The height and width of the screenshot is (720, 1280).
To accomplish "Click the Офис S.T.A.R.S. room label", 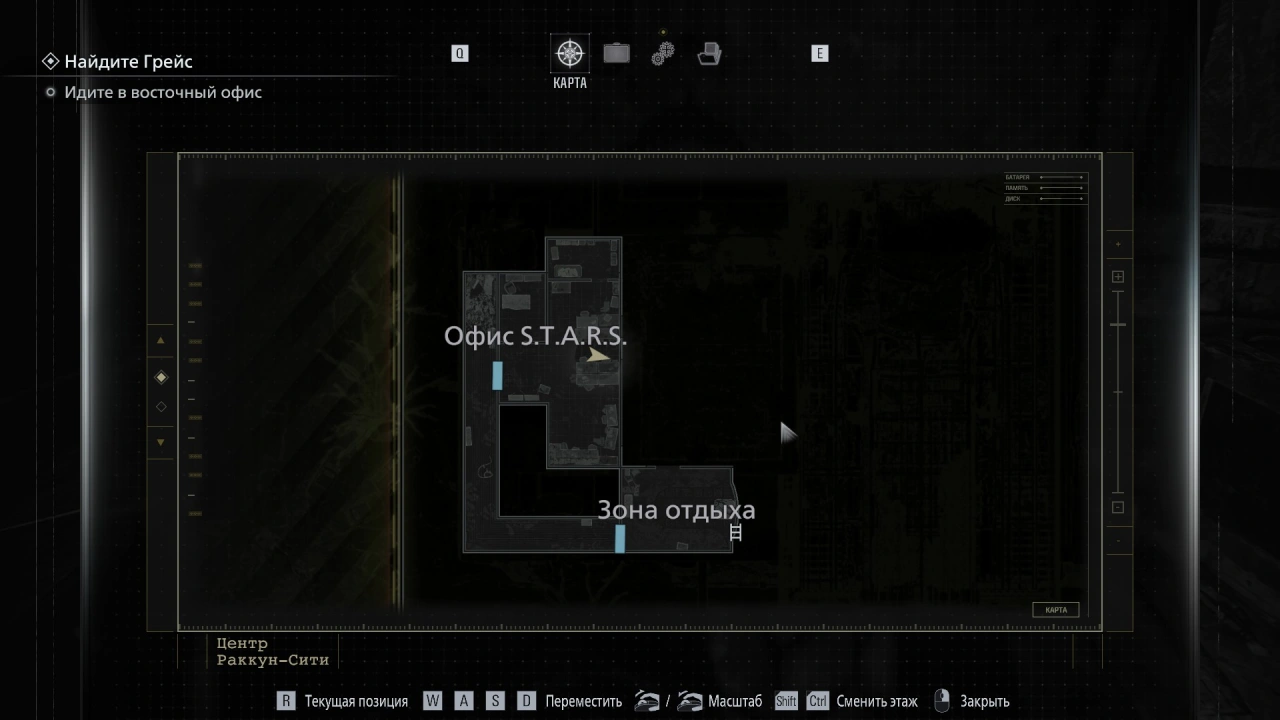I will [535, 336].
